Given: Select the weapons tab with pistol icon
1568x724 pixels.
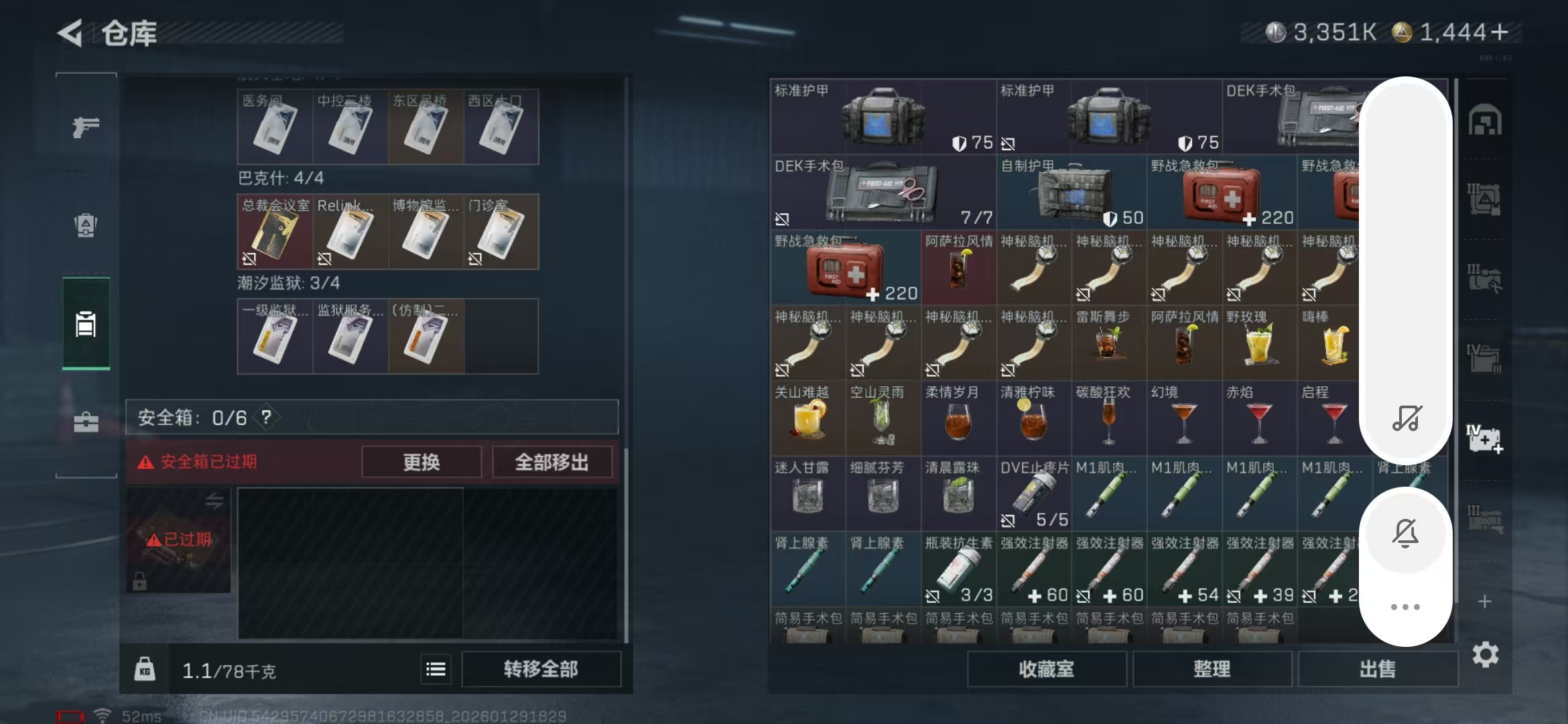Looking at the screenshot, I should point(87,126).
